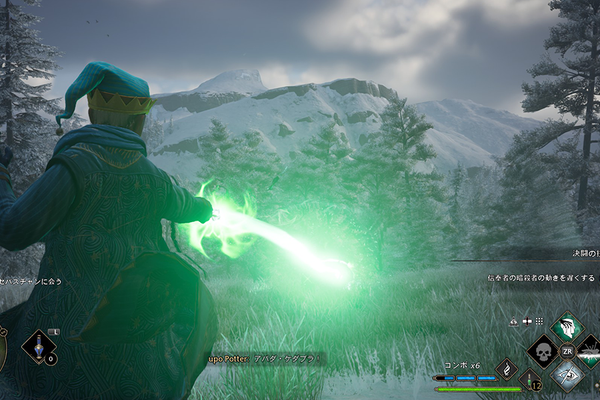The width and height of the screenshot is (600, 400).
Task: Trigger the ancient magic flame icon
Action: tap(507, 368)
